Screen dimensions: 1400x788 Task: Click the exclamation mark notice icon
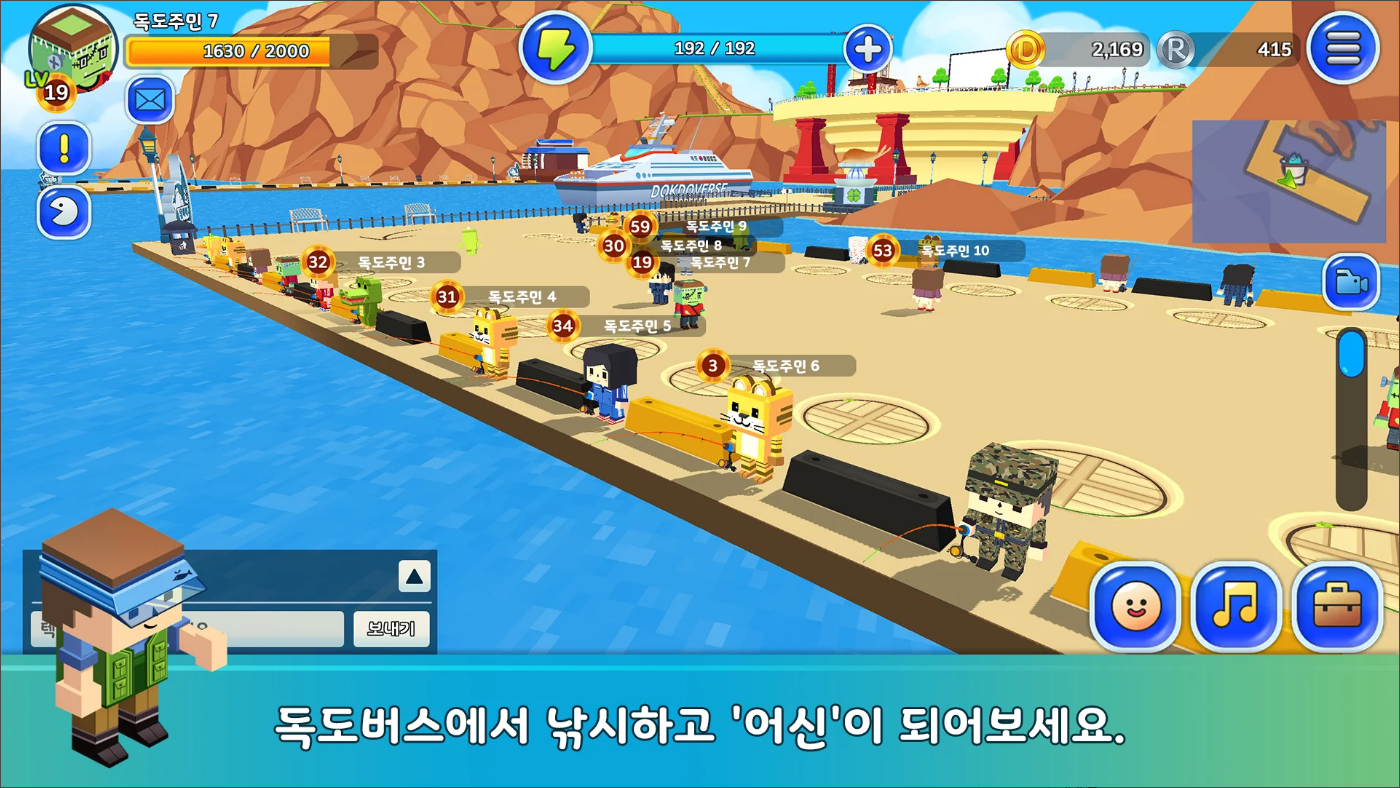[x=62, y=150]
